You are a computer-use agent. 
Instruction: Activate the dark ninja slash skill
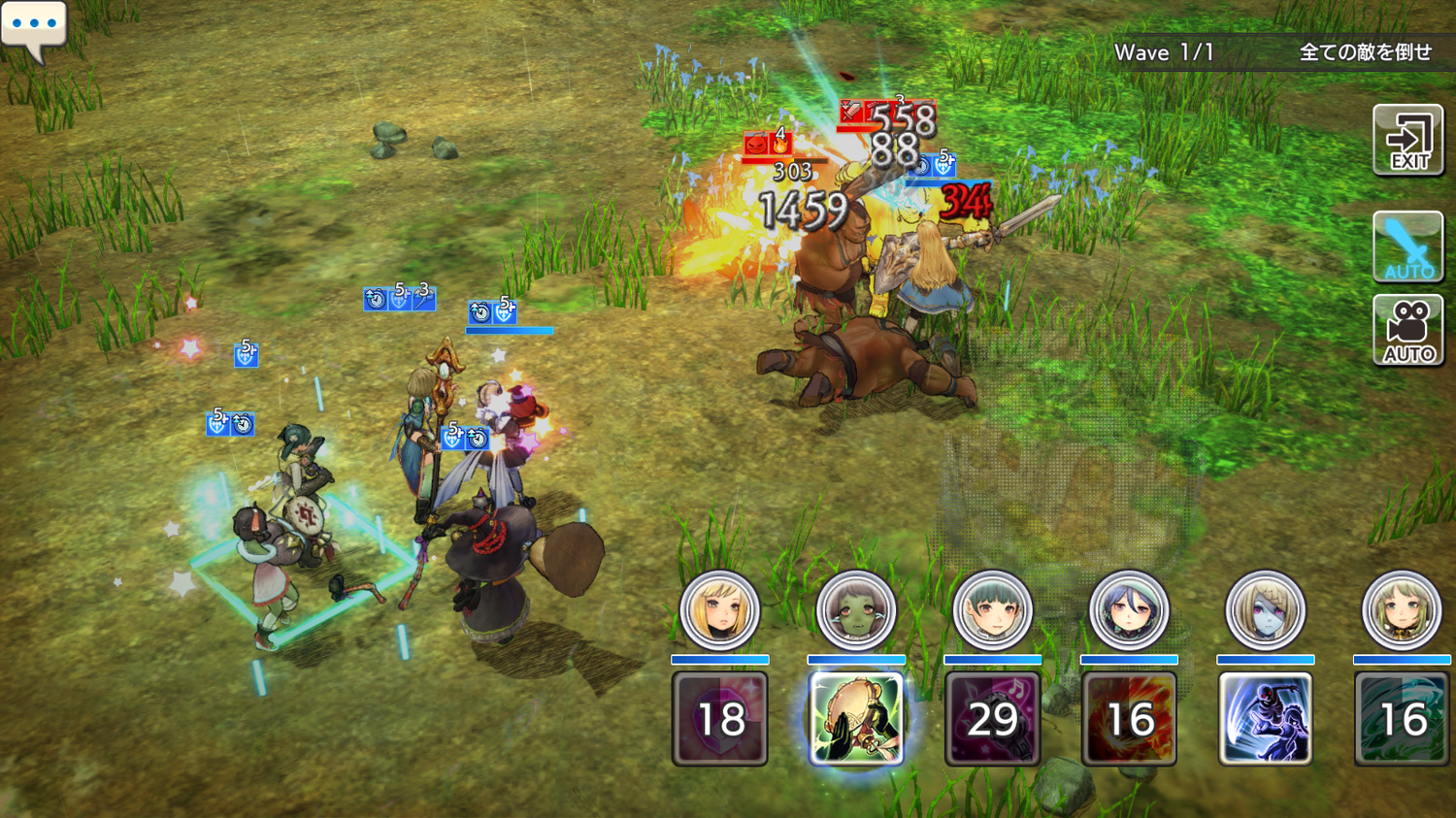click(x=1265, y=719)
